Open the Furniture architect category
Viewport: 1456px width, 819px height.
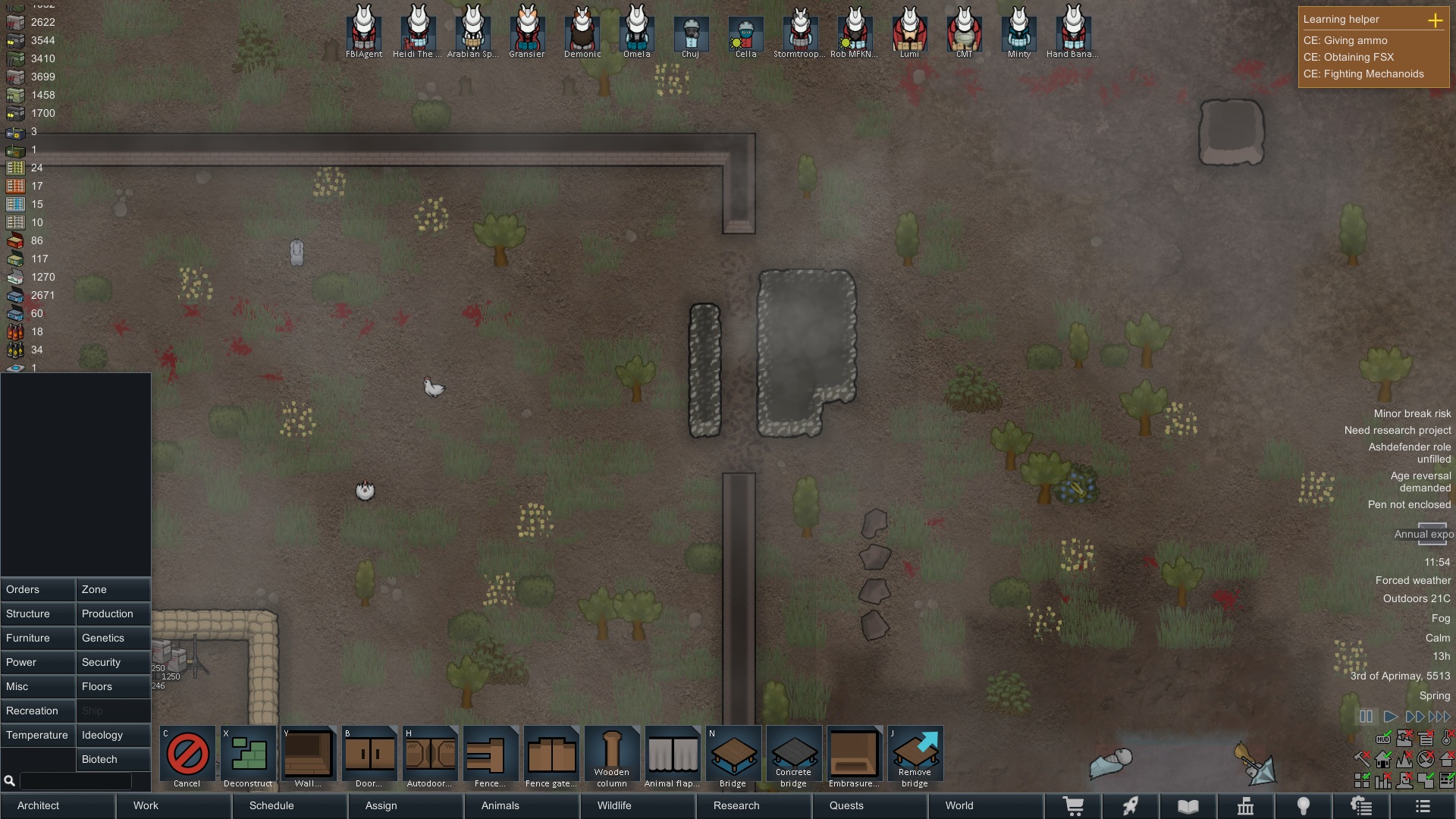(x=37, y=638)
